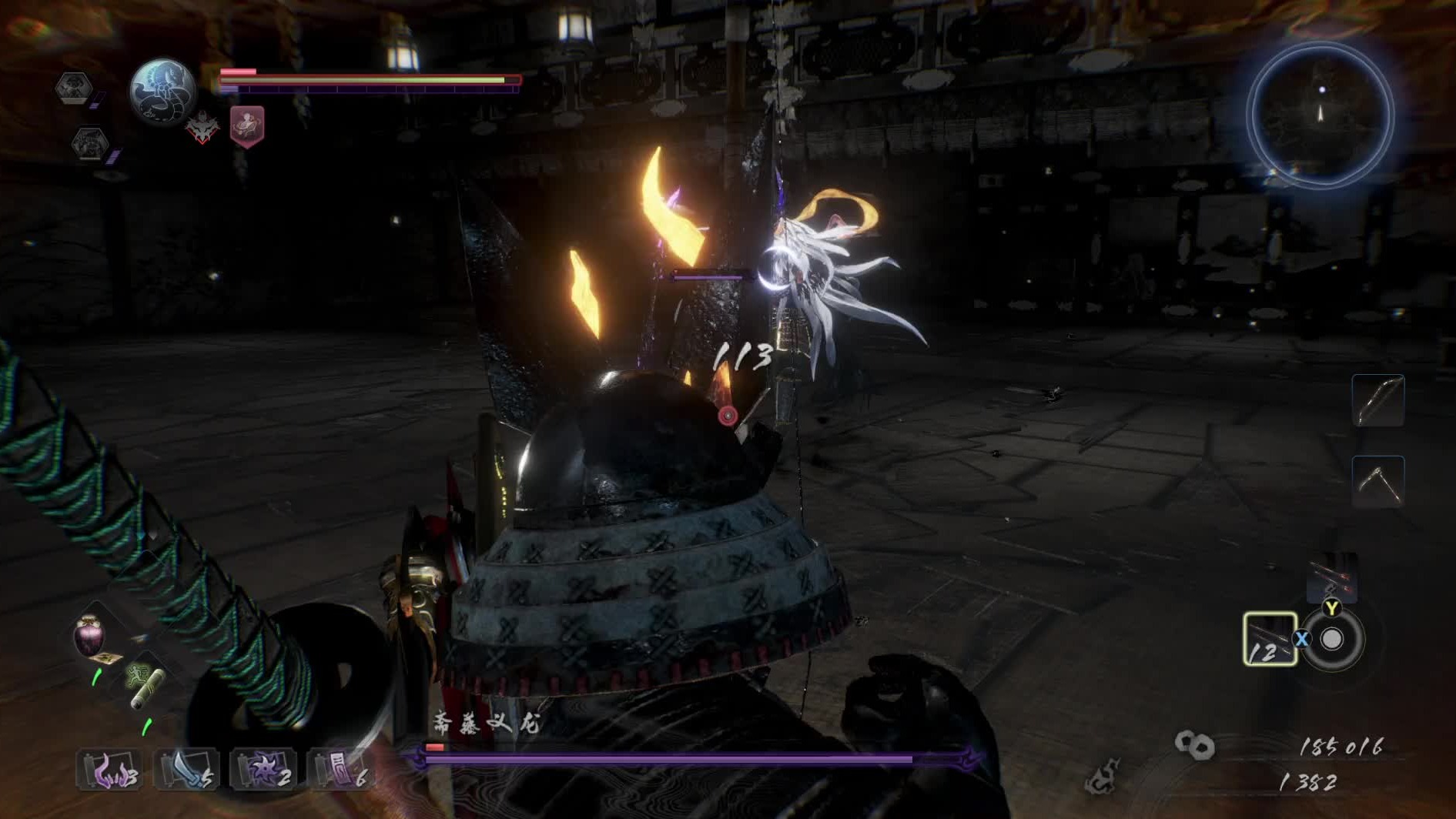Activate the shuriken scroll shortcut
The image size is (1456, 819).
pos(263,769)
